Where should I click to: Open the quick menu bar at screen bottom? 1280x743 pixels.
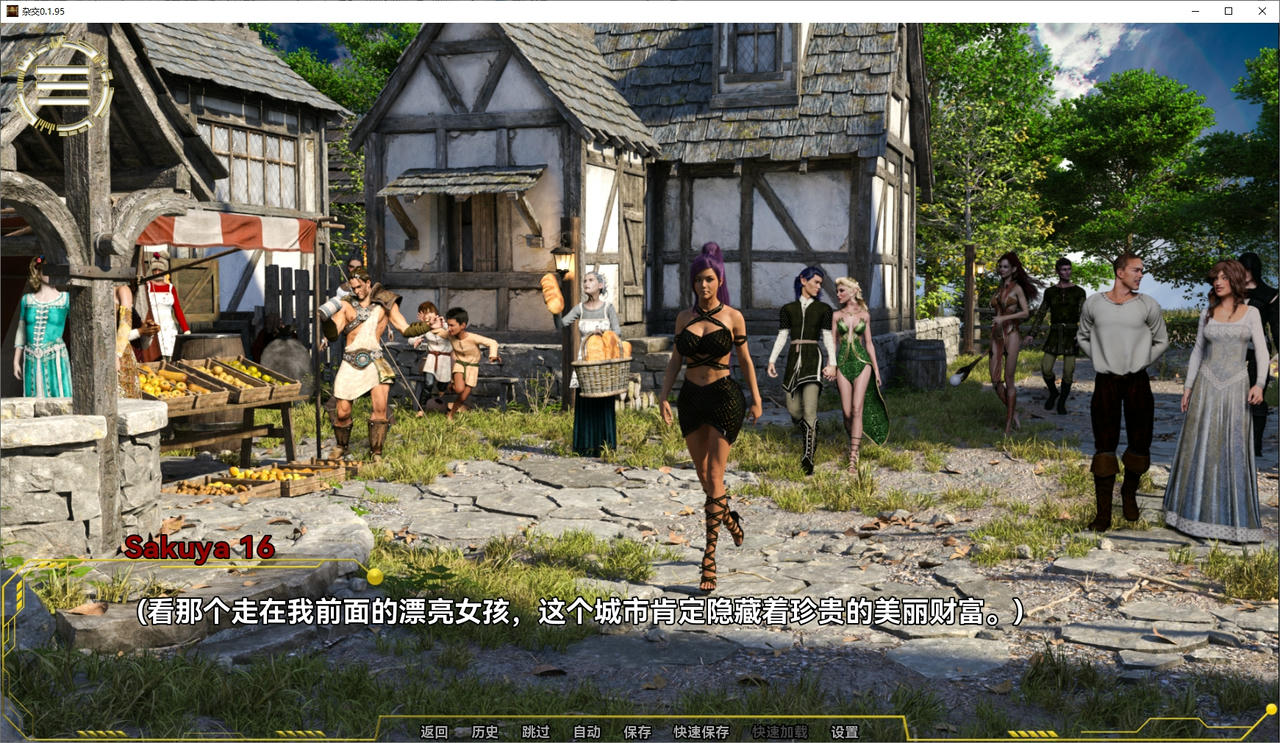tap(640, 731)
